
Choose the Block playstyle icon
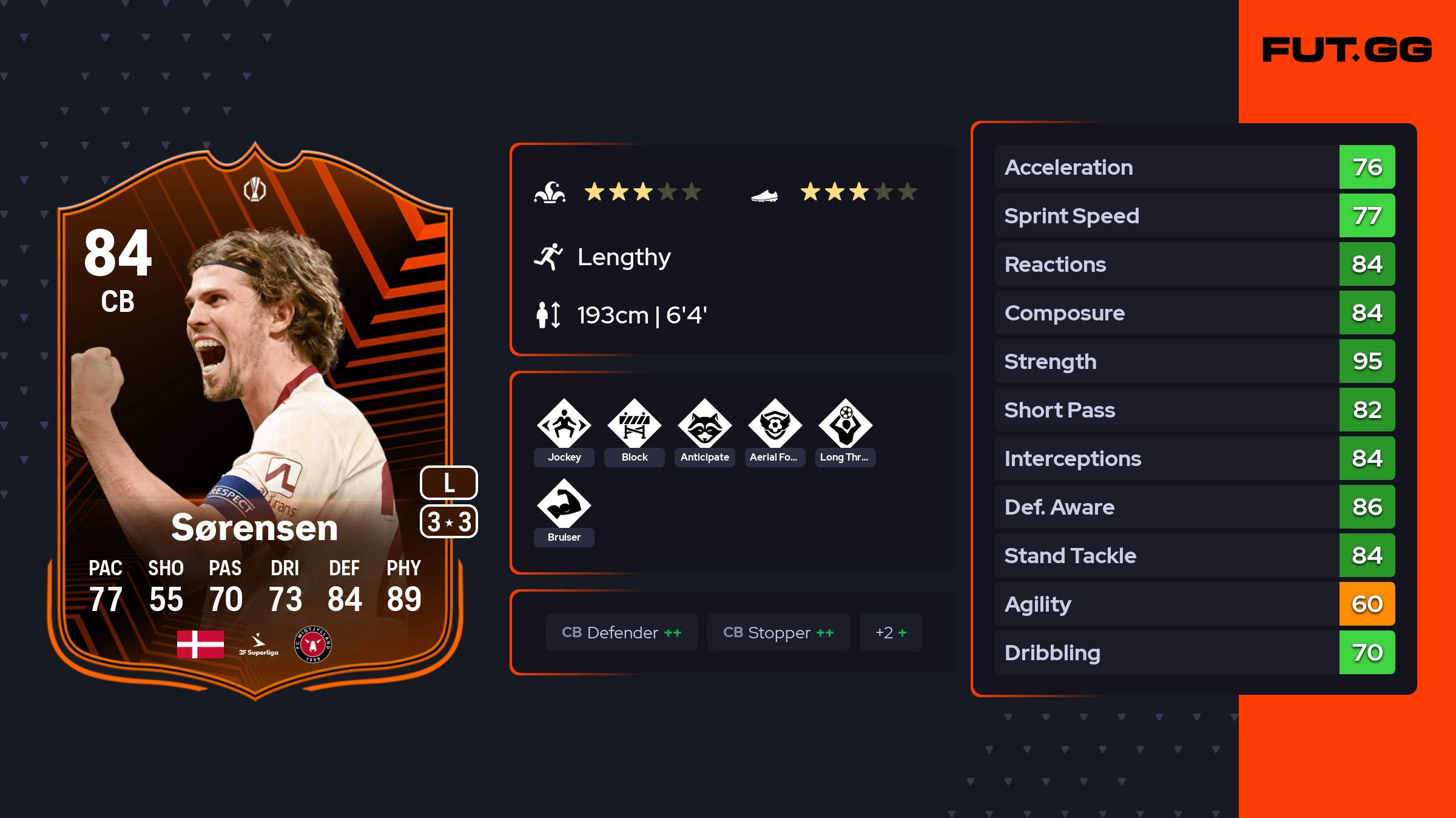point(634,425)
